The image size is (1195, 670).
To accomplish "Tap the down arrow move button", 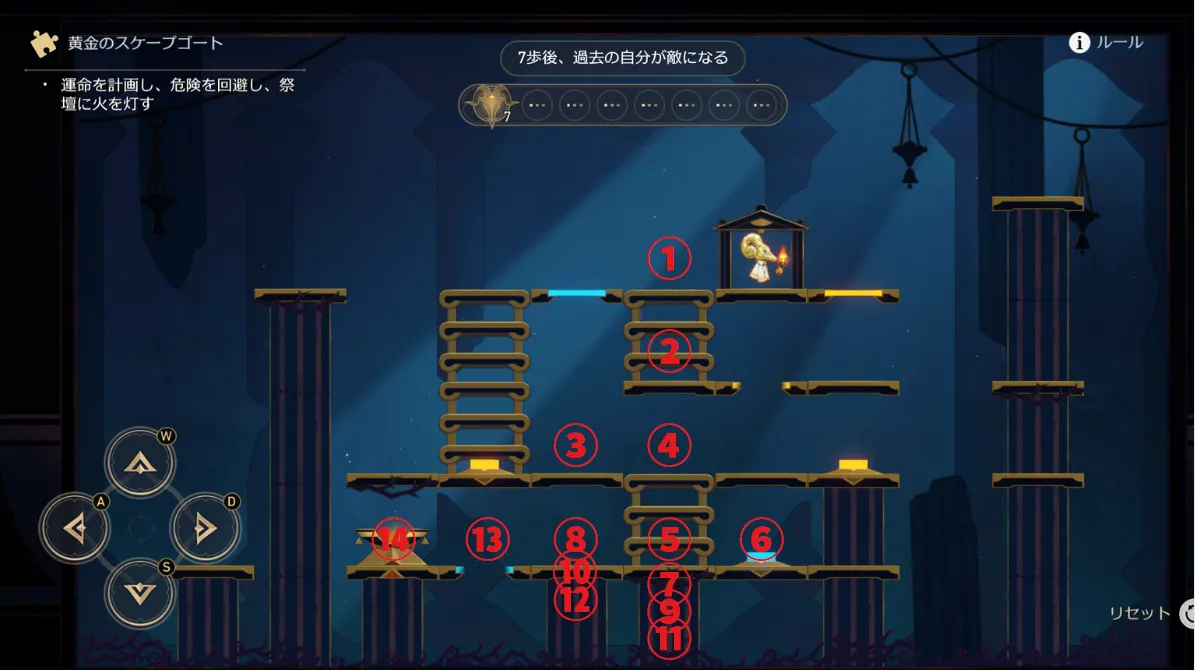I will pyautogui.click(x=140, y=592).
